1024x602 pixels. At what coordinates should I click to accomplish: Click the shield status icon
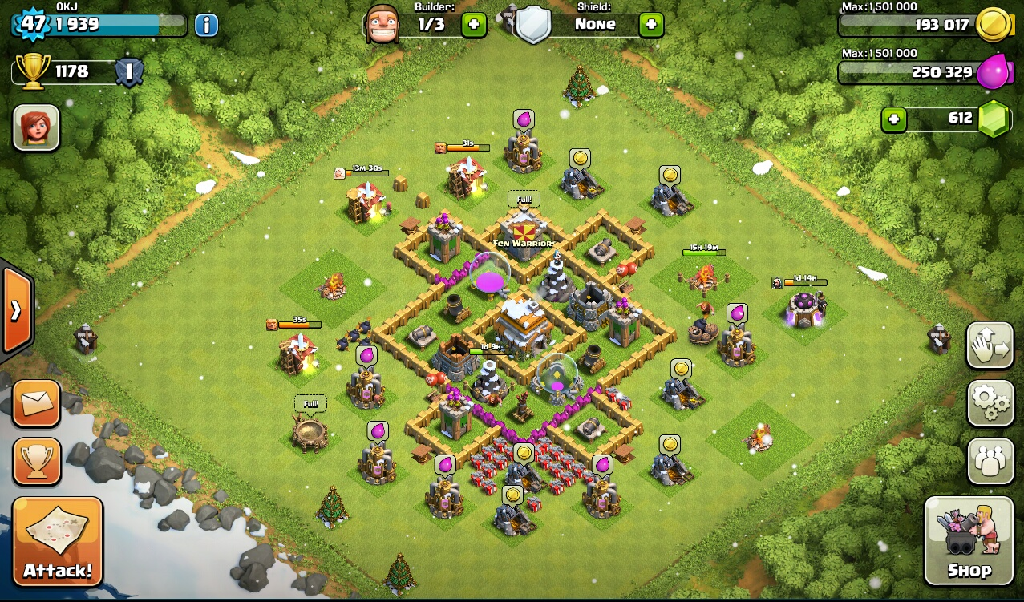[532, 22]
